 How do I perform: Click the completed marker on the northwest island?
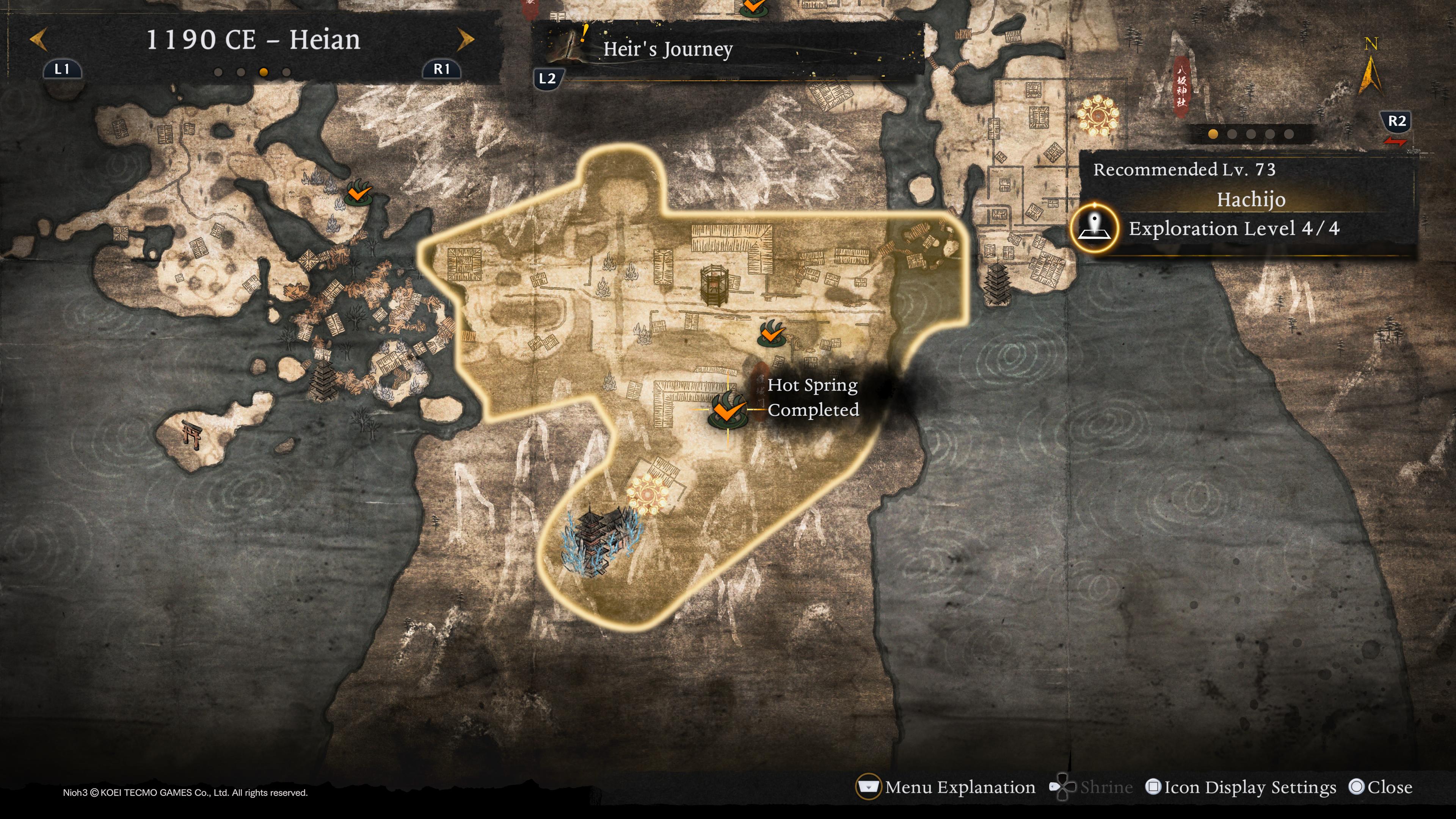(358, 193)
